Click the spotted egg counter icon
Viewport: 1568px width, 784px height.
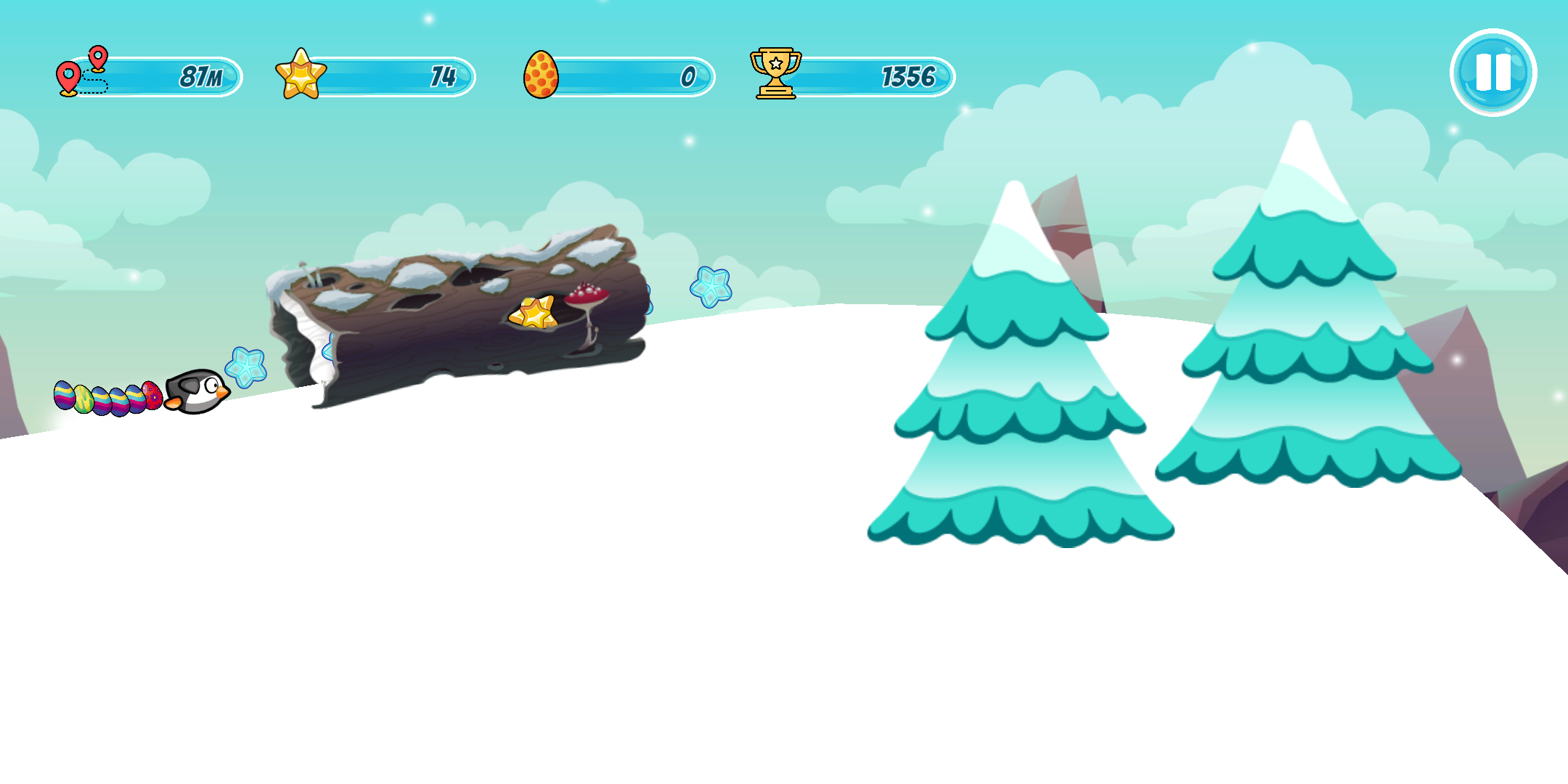[x=540, y=72]
